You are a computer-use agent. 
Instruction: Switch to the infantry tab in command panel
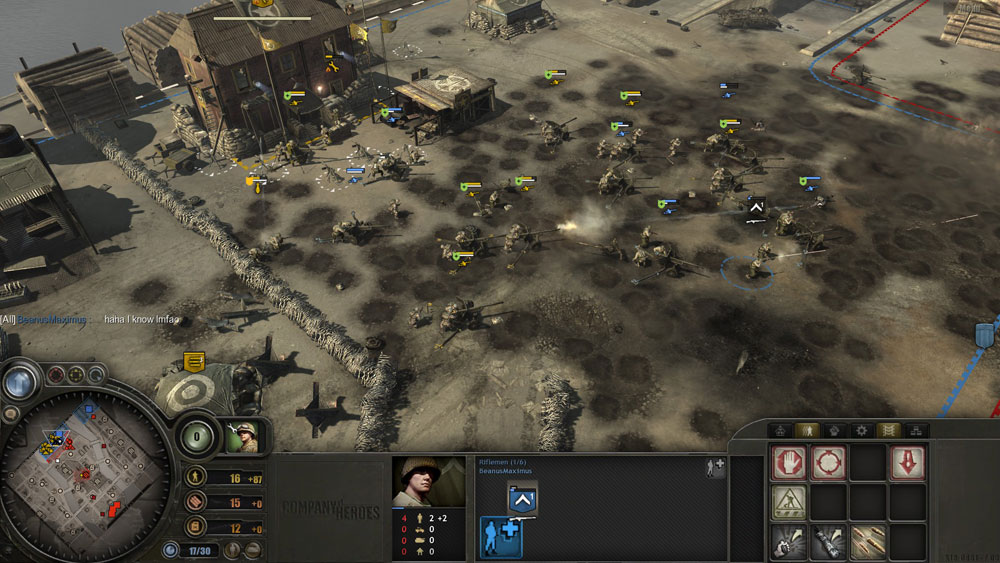[x=805, y=430]
